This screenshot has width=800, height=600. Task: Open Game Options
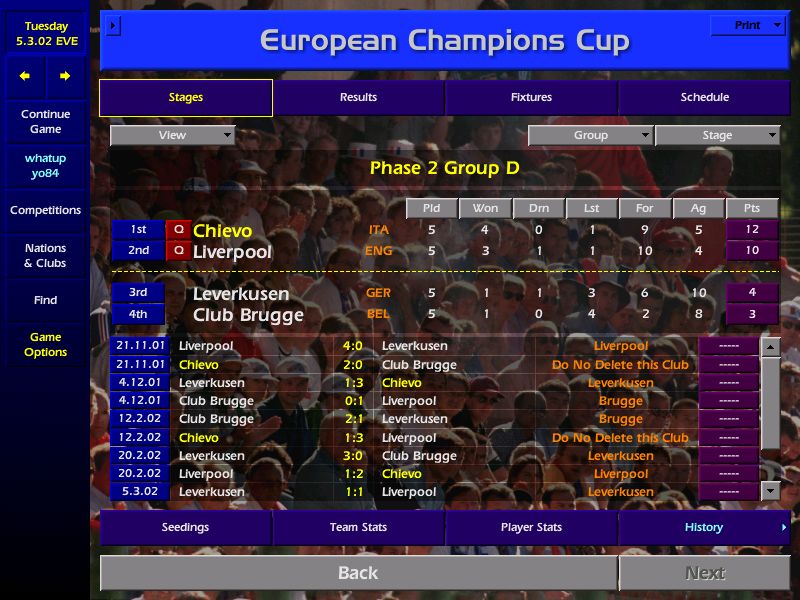pyautogui.click(x=45, y=344)
